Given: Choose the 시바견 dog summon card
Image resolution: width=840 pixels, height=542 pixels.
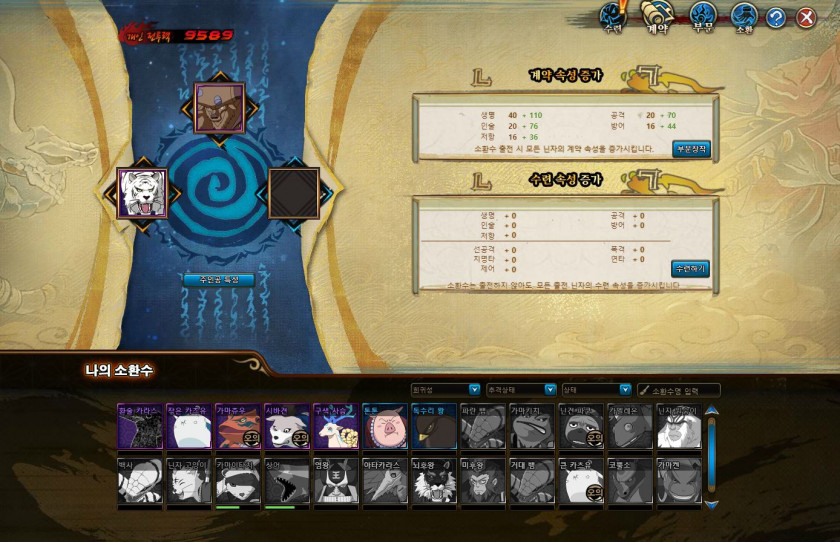Looking at the screenshot, I should click(x=286, y=427).
